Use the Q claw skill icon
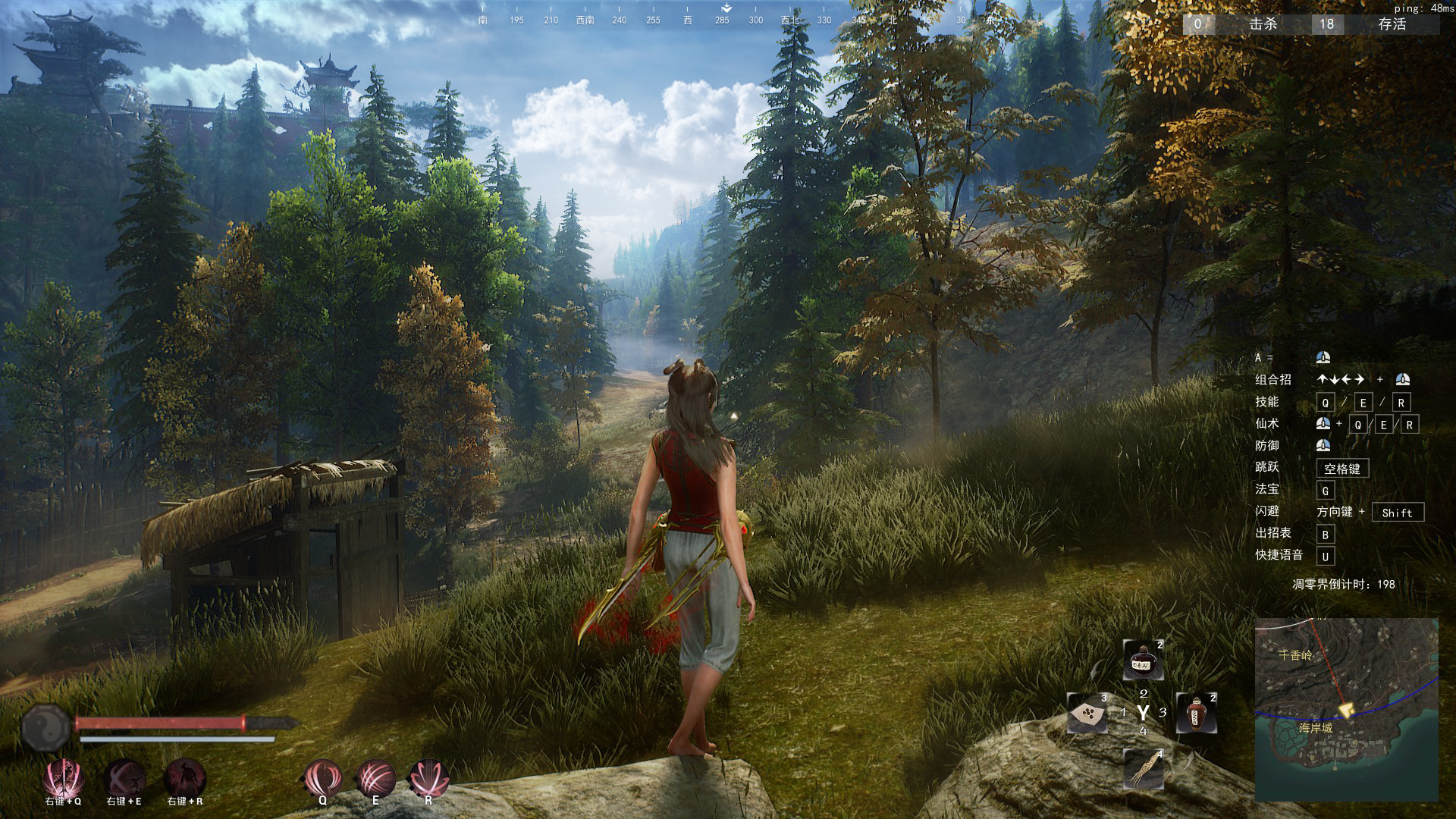Viewport: 1456px width, 819px height. [x=323, y=778]
